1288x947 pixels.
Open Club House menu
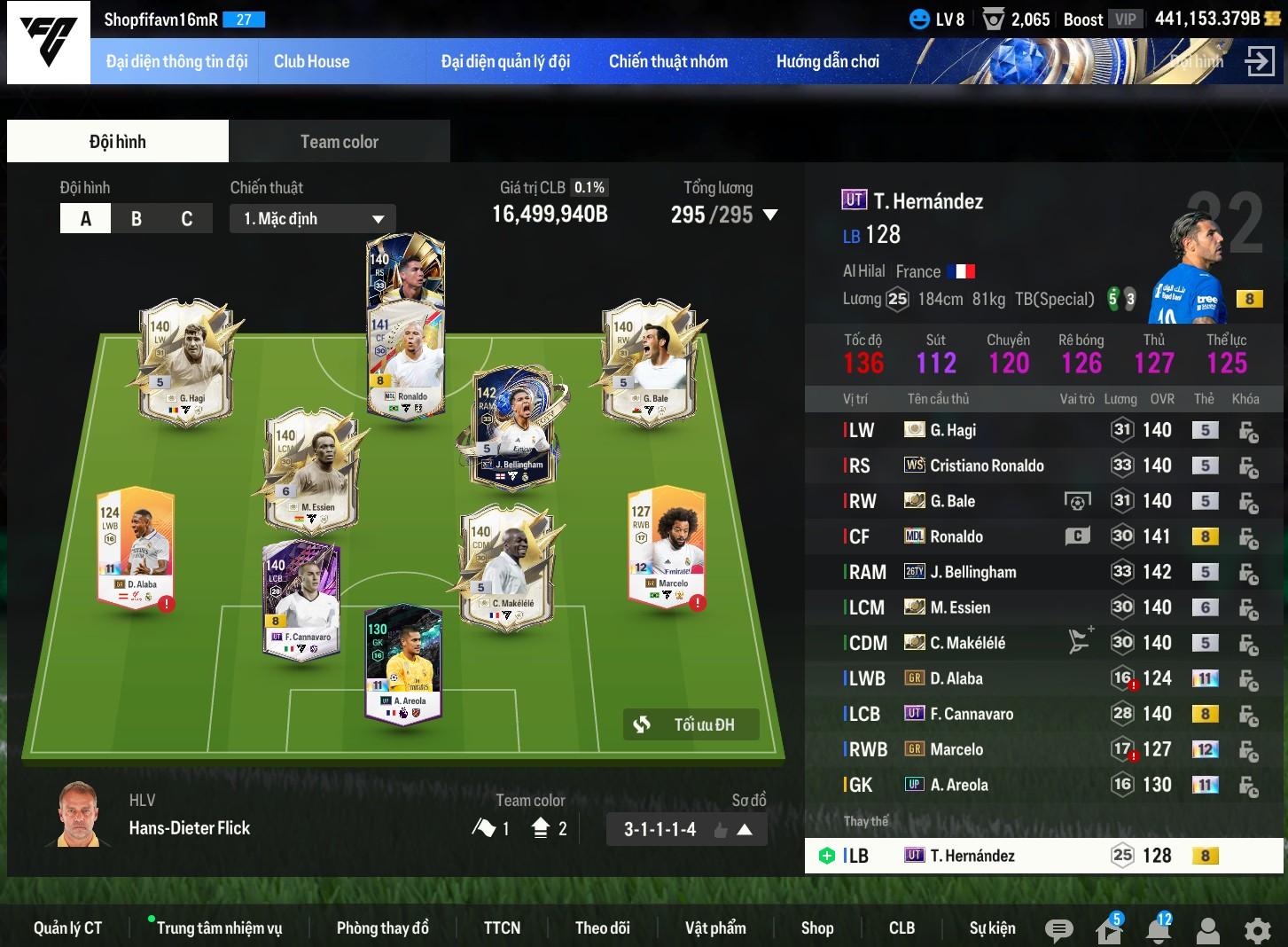click(x=311, y=62)
